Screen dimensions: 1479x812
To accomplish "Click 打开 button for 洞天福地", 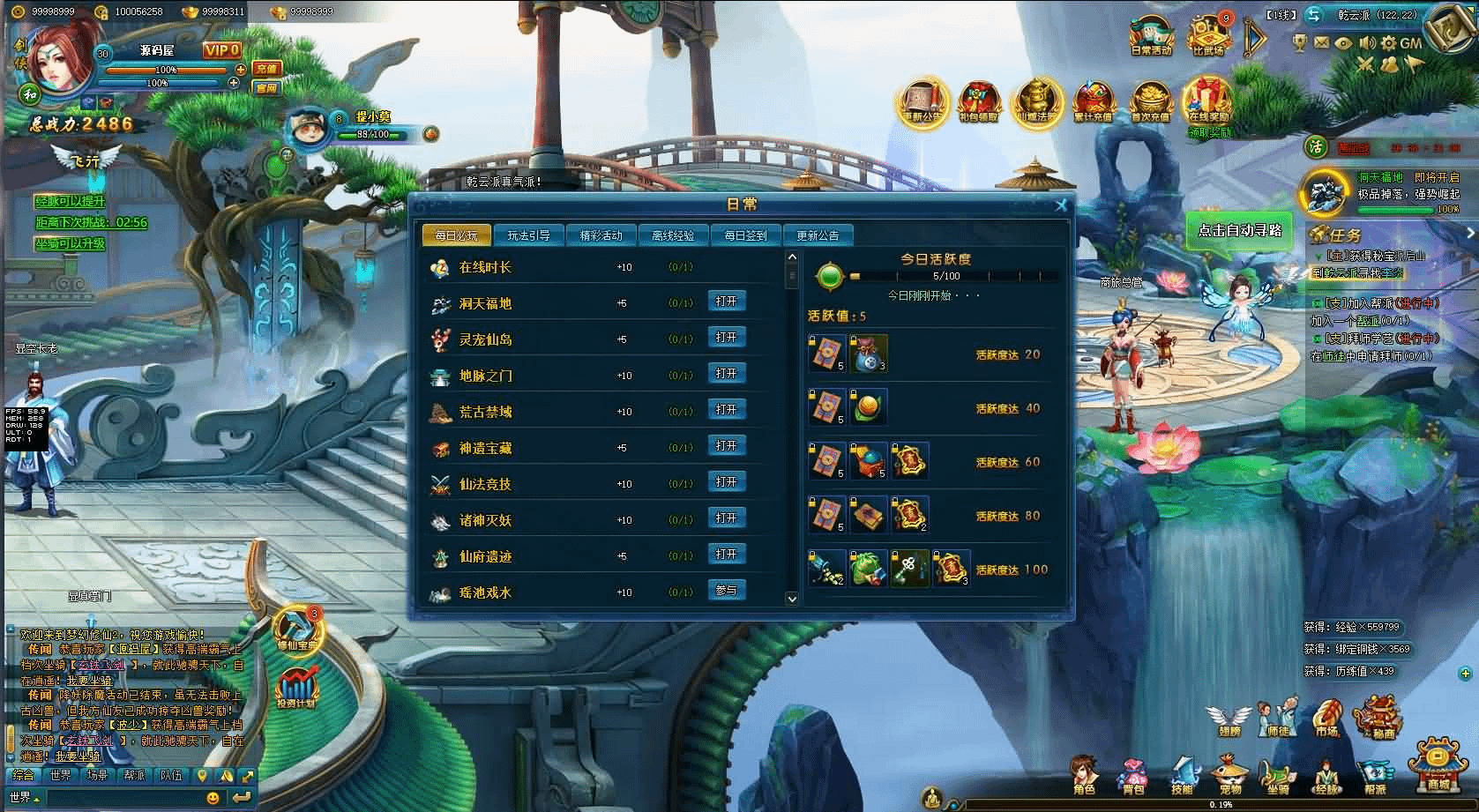I will (727, 302).
